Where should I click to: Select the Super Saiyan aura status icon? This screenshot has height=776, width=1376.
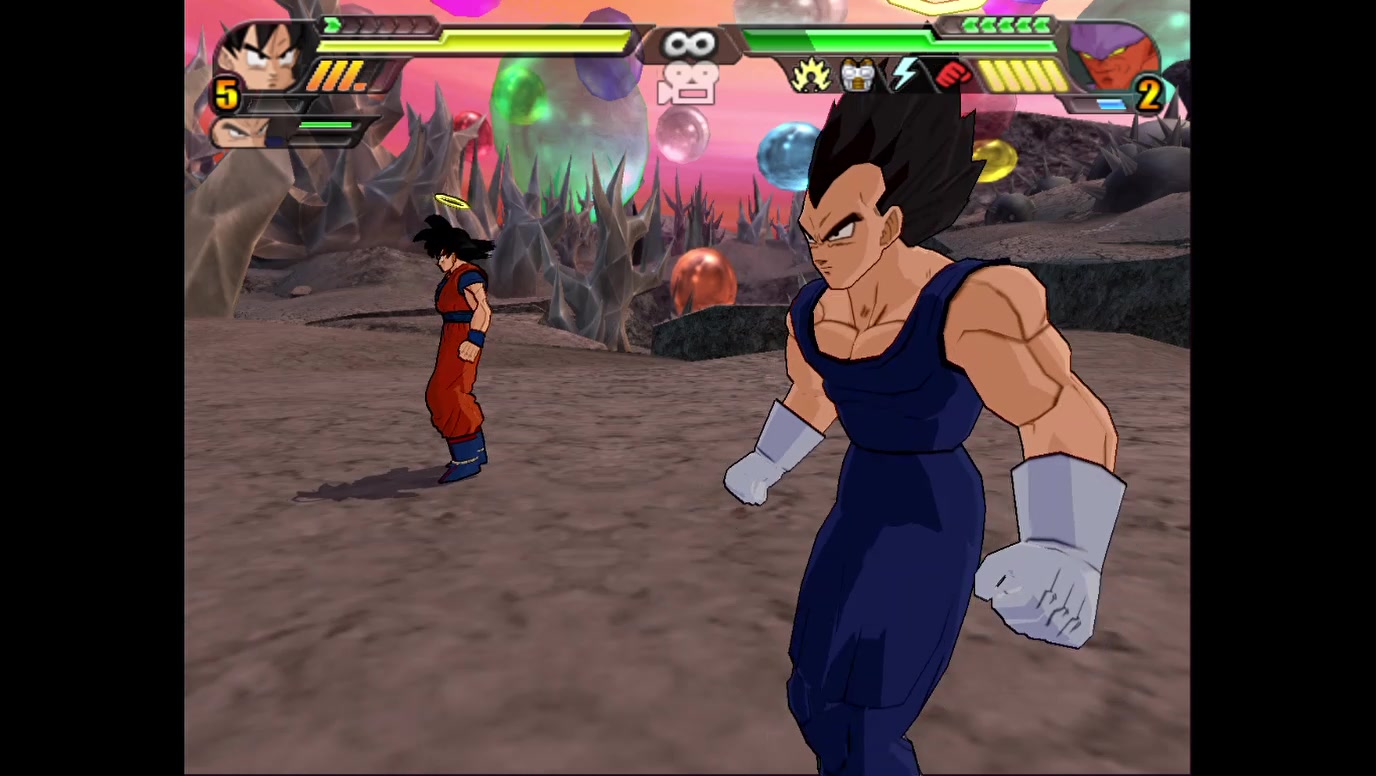pos(810,76)
